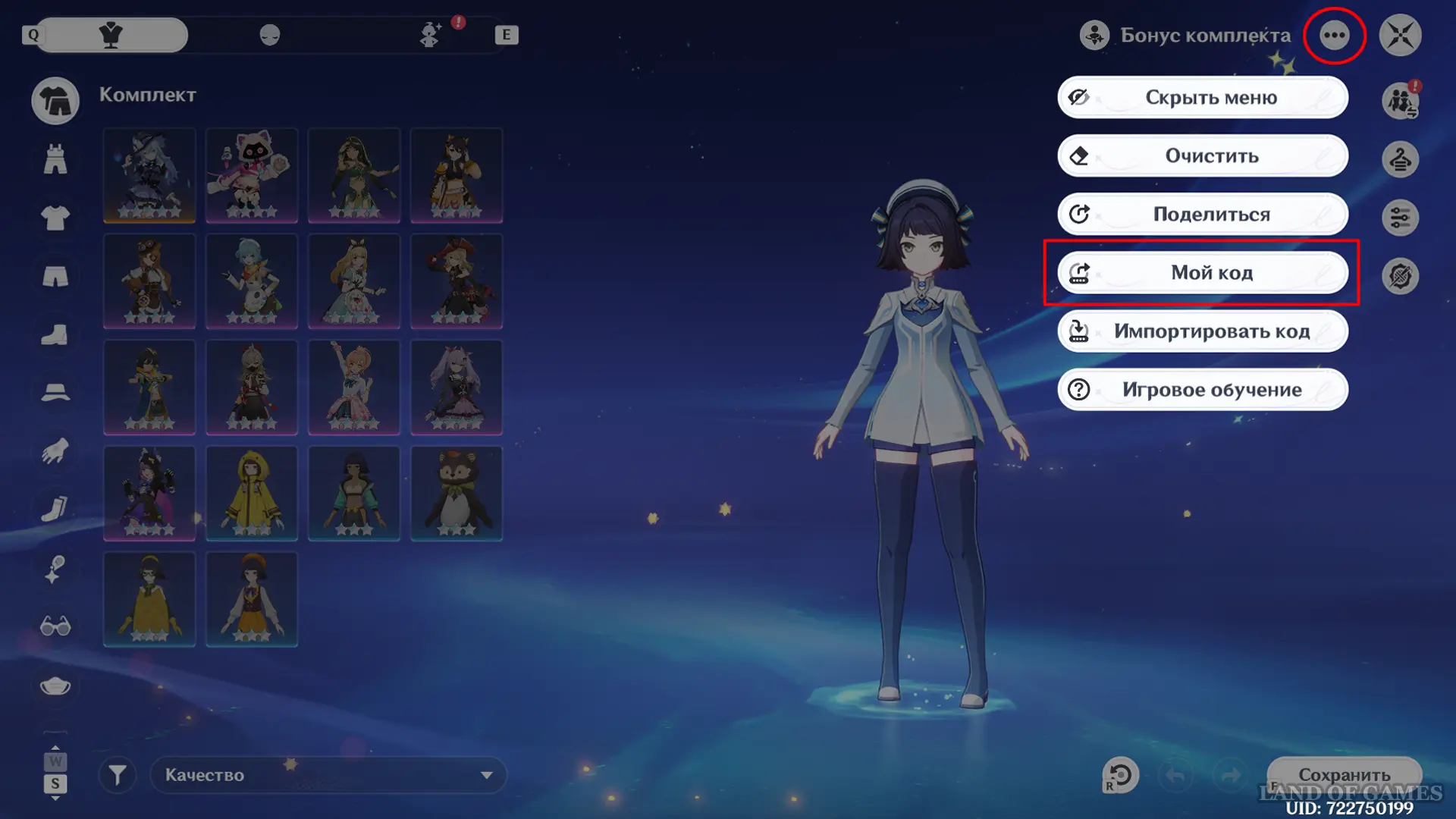Switch to the face tab at top
This screenshot has width=1456, height=819.
(x=270, y=35)
